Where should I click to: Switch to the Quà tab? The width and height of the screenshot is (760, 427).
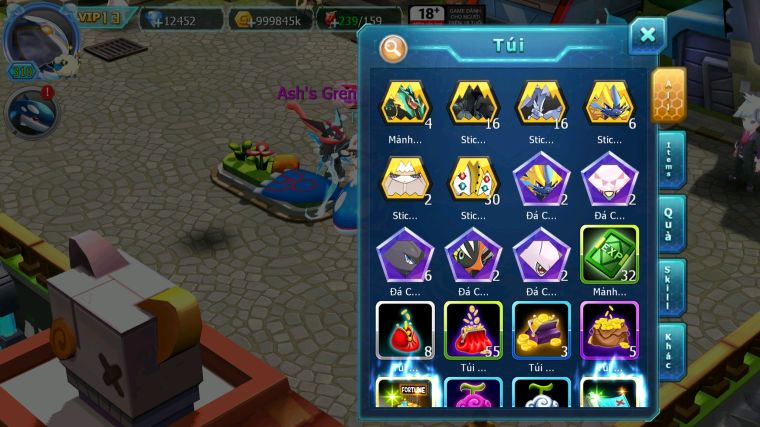coord(672,223)
